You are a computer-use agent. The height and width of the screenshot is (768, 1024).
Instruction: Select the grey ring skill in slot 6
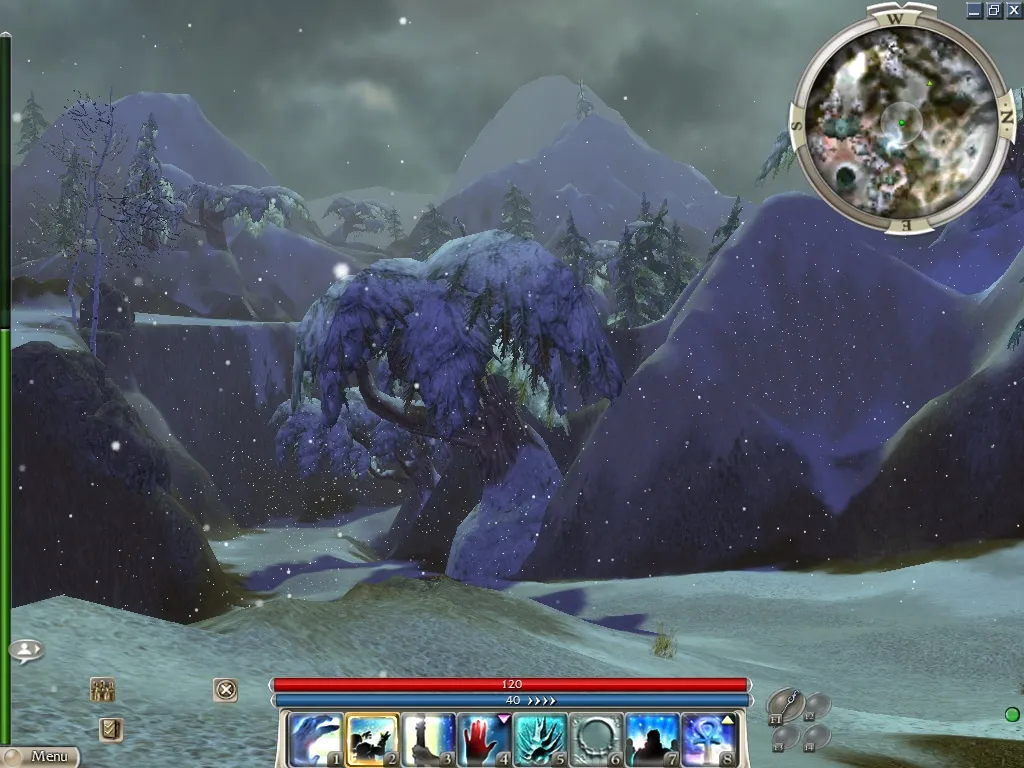[x=597, y=739]
